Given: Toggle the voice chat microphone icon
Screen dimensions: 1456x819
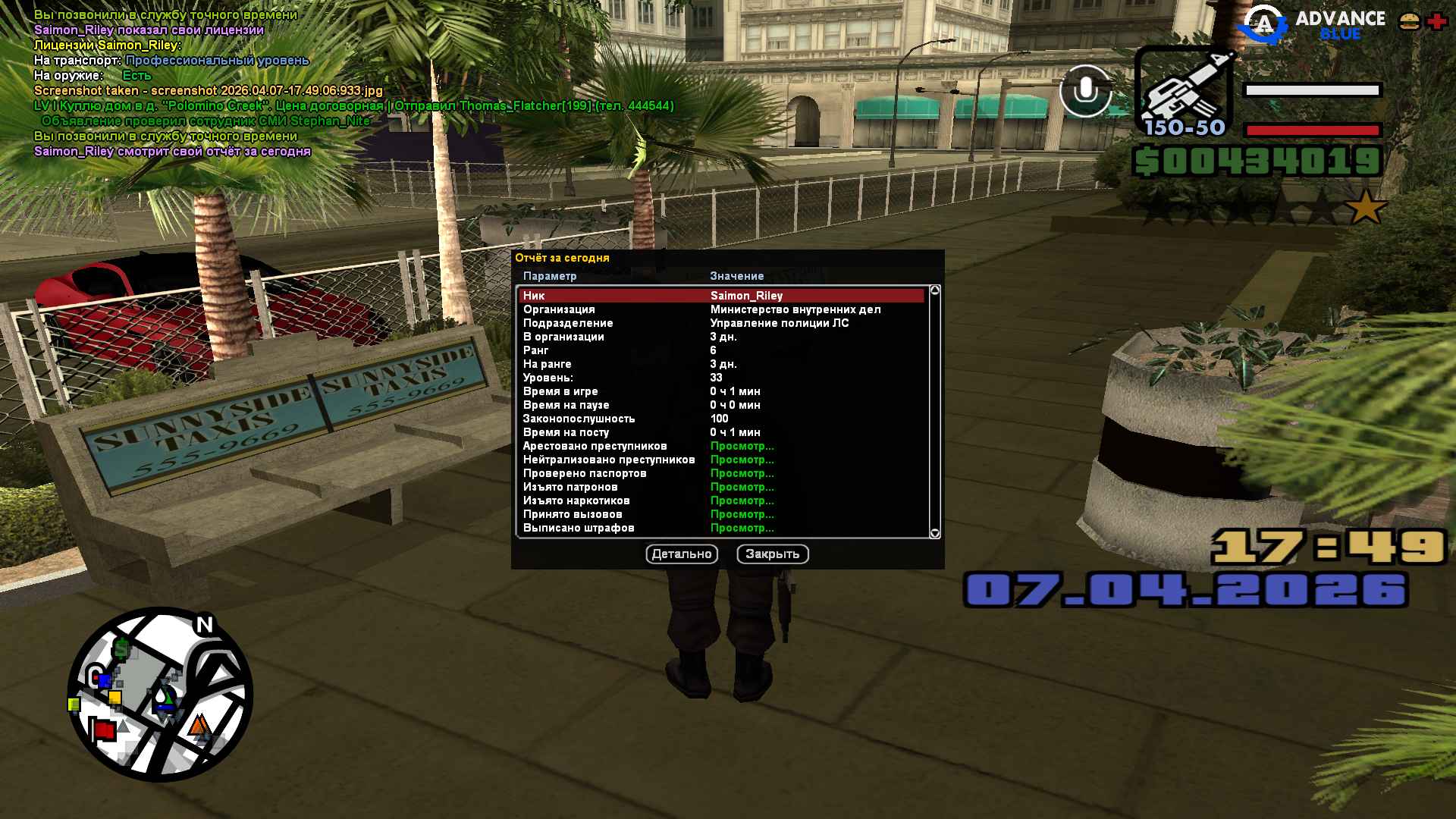Looking at the screenshot, I should [1085, 91].
